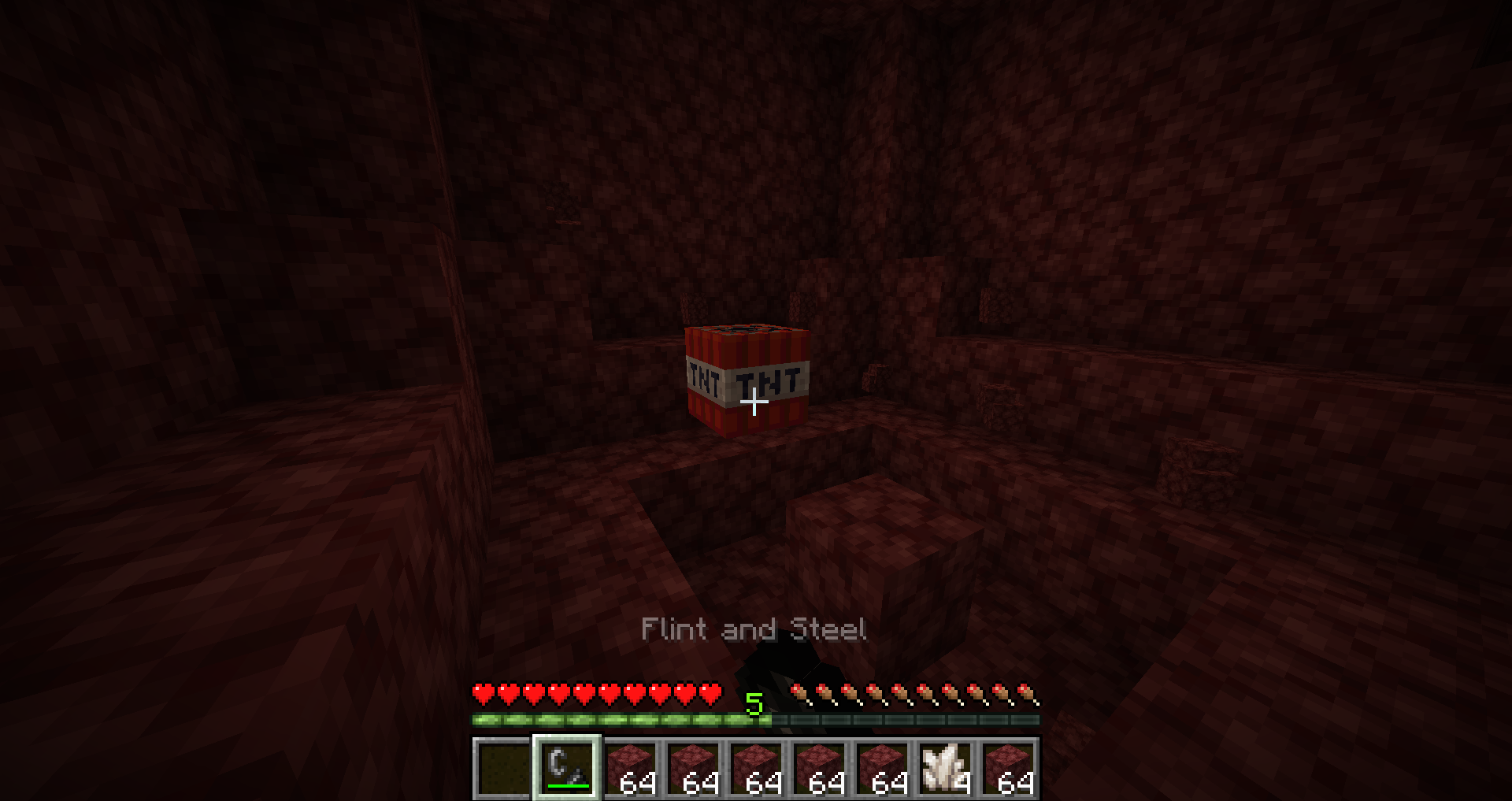Viewport: 1512px width, 801px height.
Task: Click the crosshair at screen center
Action: pos(755,402)
